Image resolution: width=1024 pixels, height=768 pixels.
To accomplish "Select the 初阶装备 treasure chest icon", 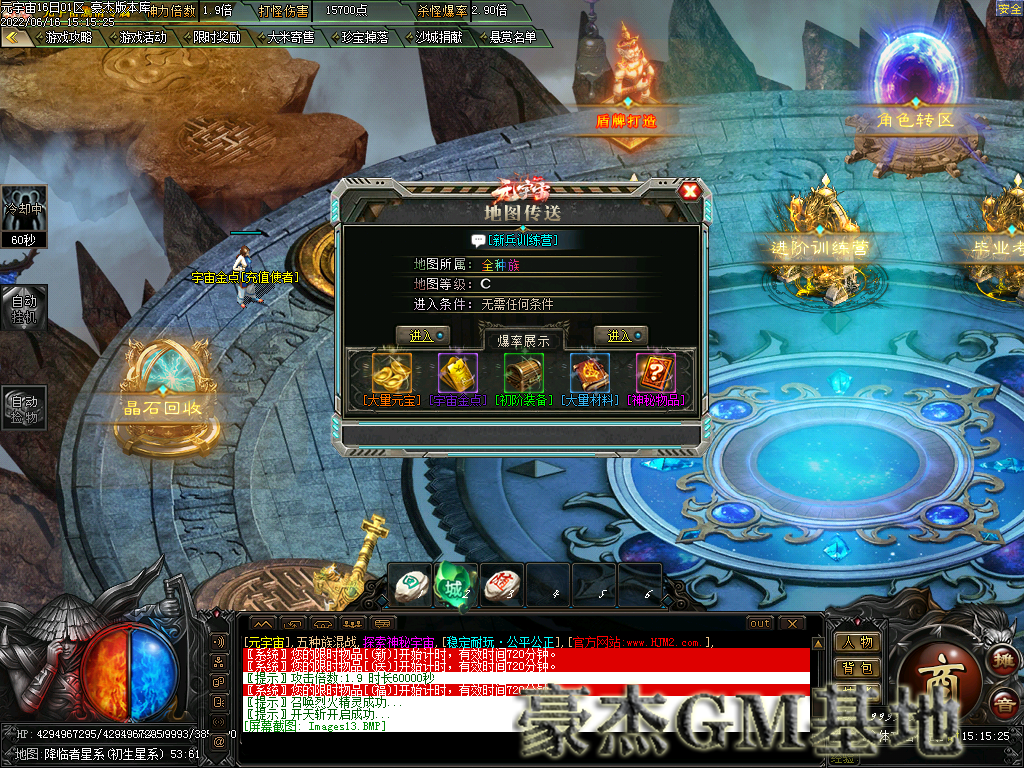I will pos(524,373).
